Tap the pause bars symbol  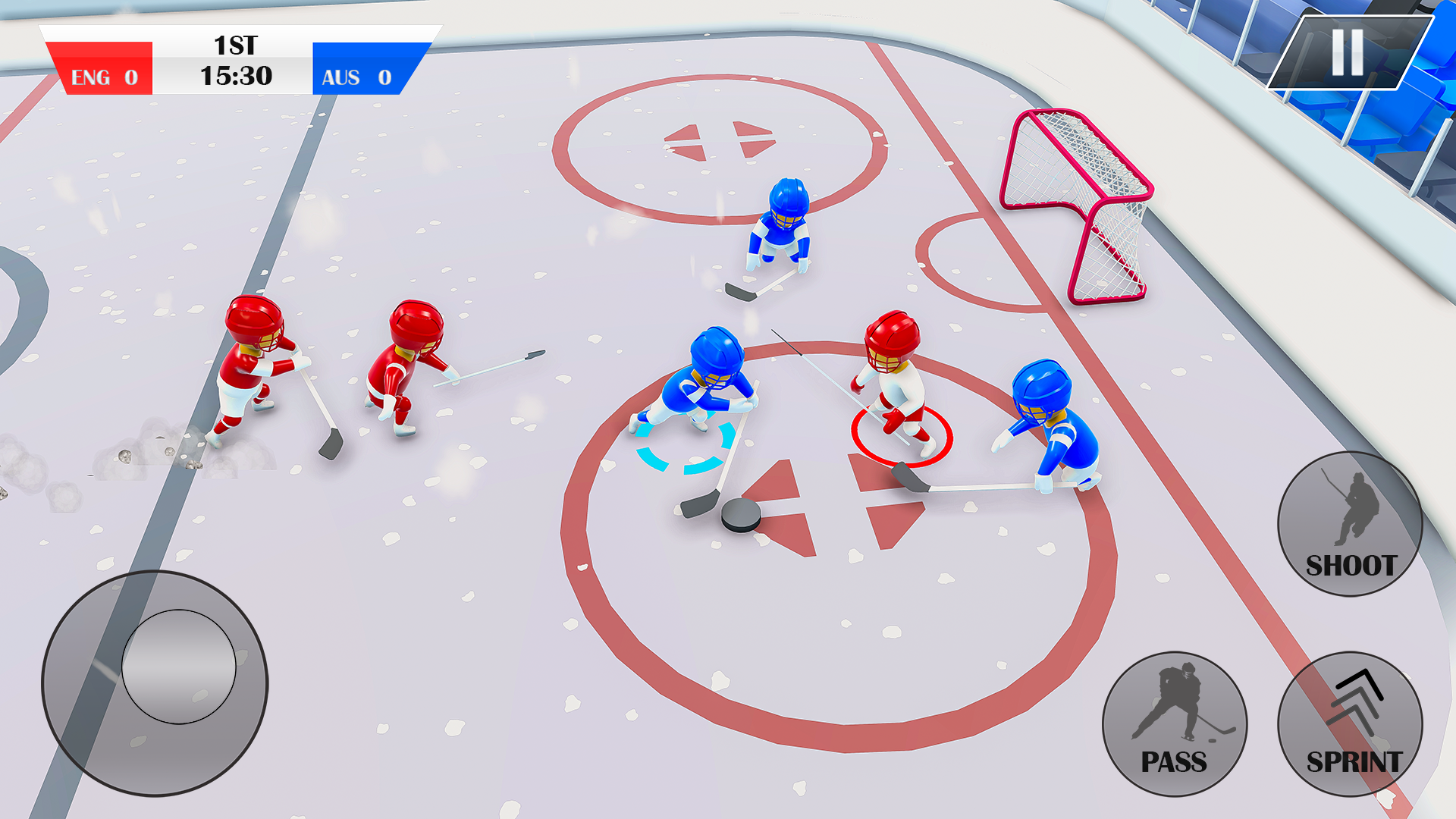(x=1348, y=53)
